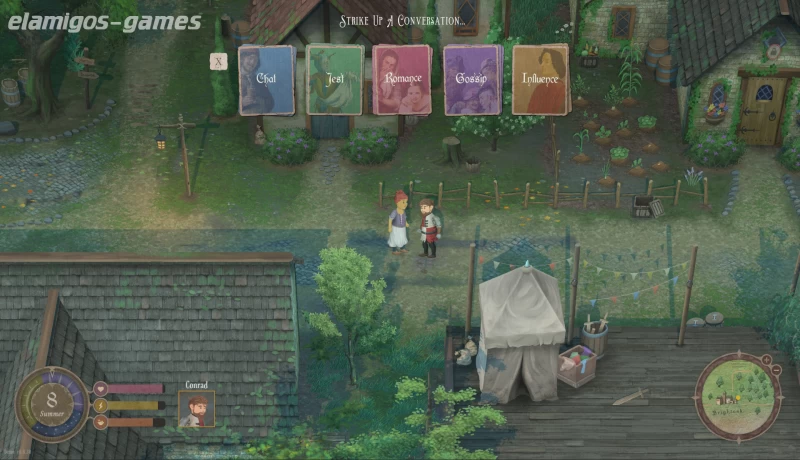Choose the Gossip conversation card
The height and width of the screenshot is (460, 800).
click(472, 80)
